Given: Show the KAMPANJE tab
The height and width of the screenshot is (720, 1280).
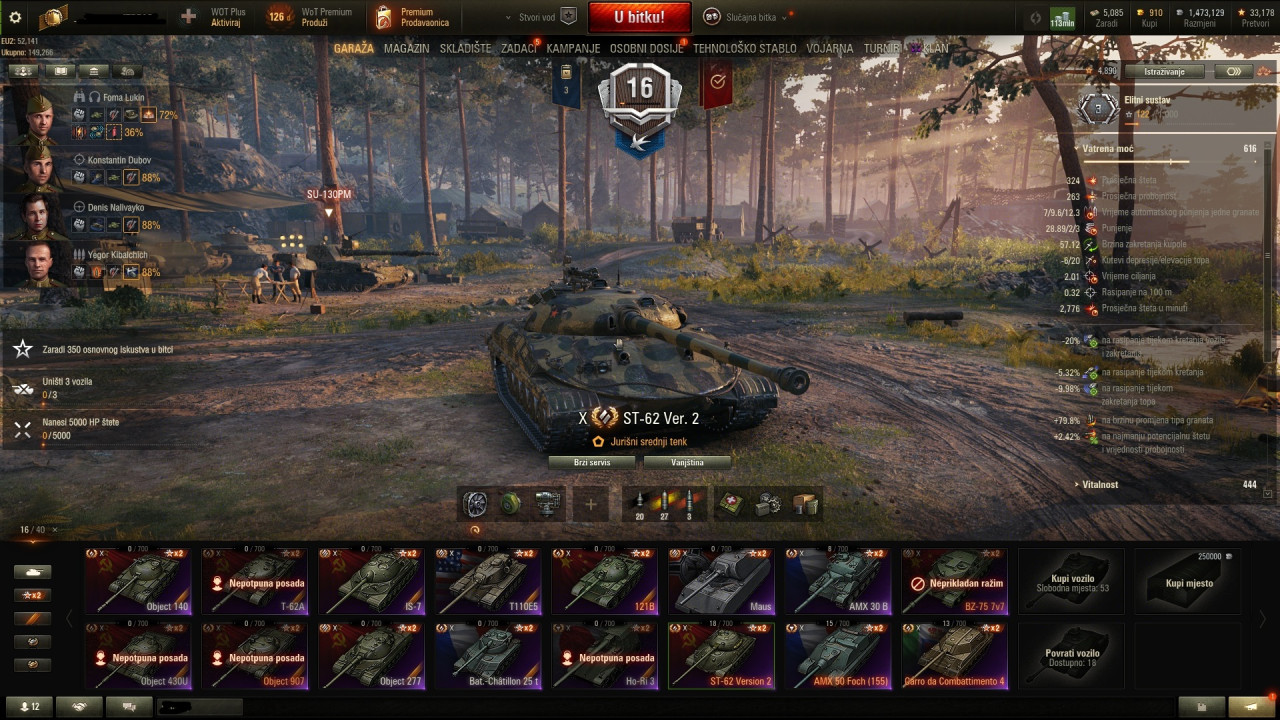Looking at the screenshot, I should point(573,48).
